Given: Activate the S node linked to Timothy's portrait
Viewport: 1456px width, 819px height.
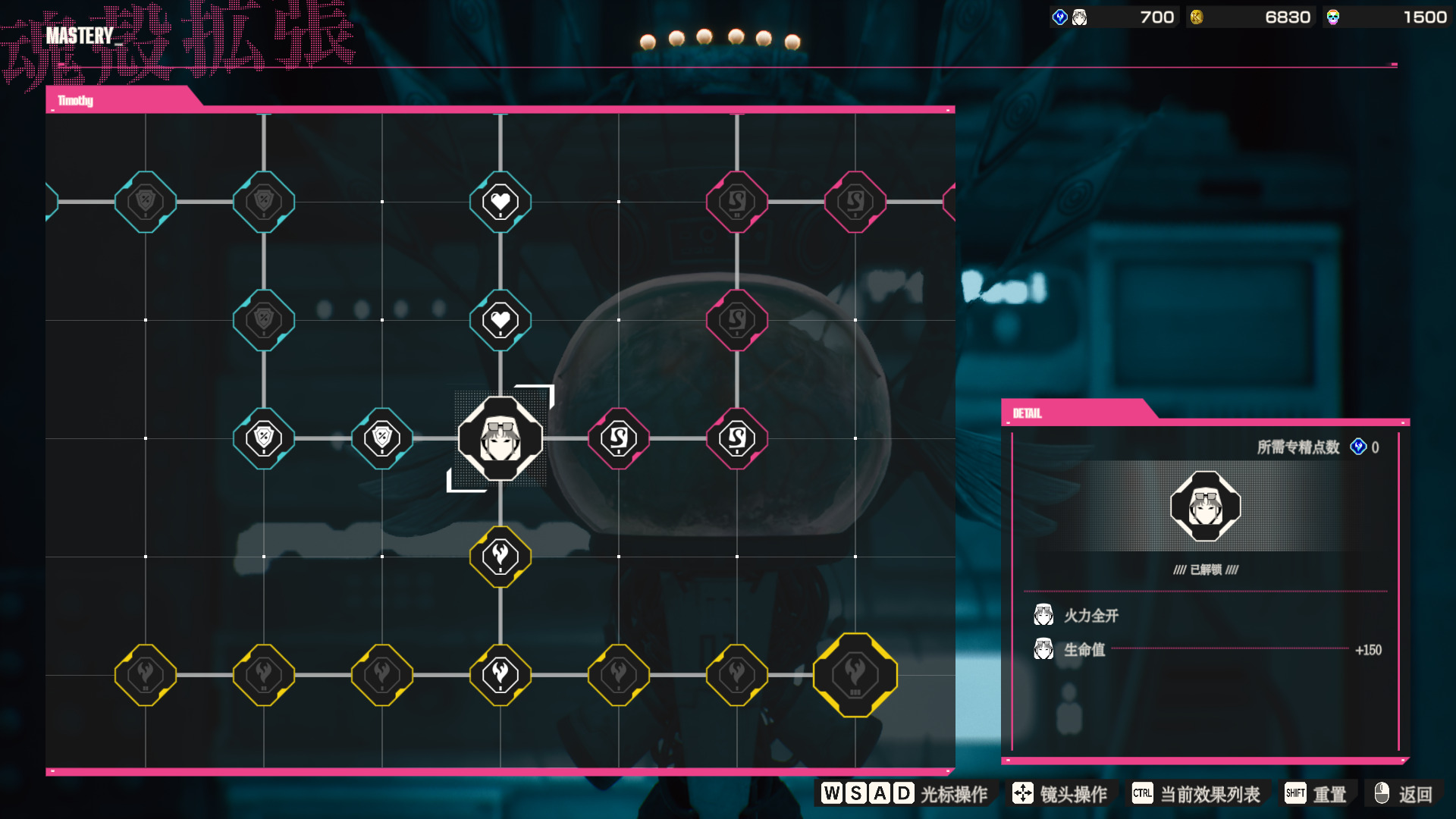Looking at the screenshot, I should 619,438.
